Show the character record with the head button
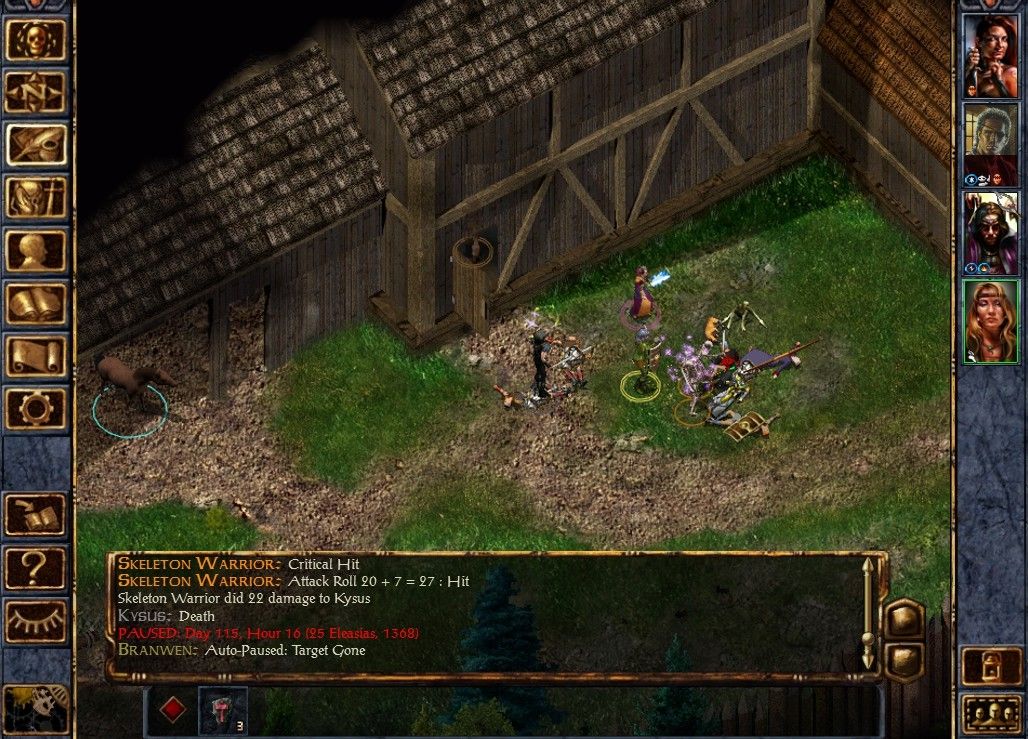Screen dimensions: 1028x739 pyautogui.click(x=36, y=250)
